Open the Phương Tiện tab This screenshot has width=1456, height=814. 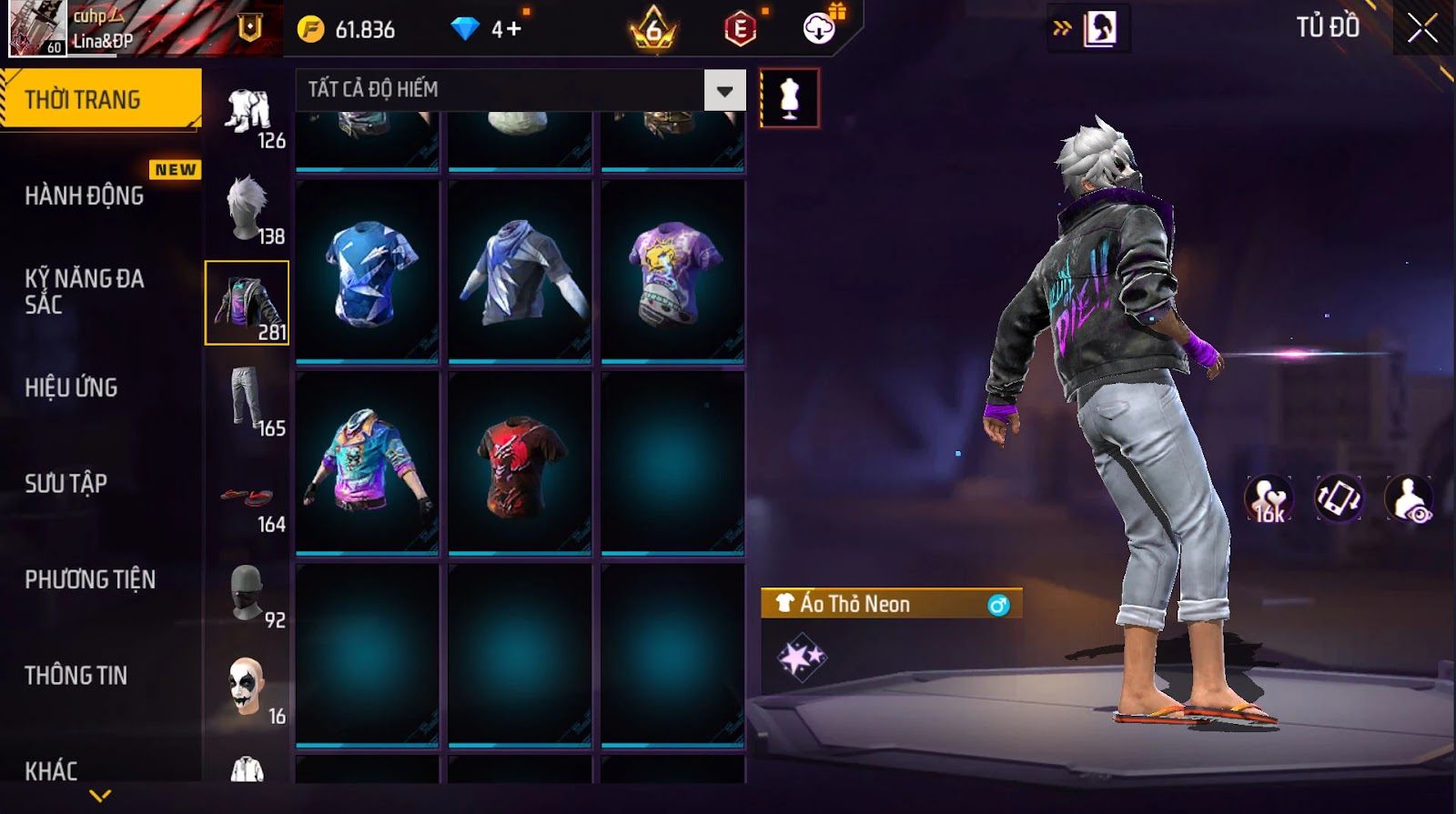coord(89,579)
